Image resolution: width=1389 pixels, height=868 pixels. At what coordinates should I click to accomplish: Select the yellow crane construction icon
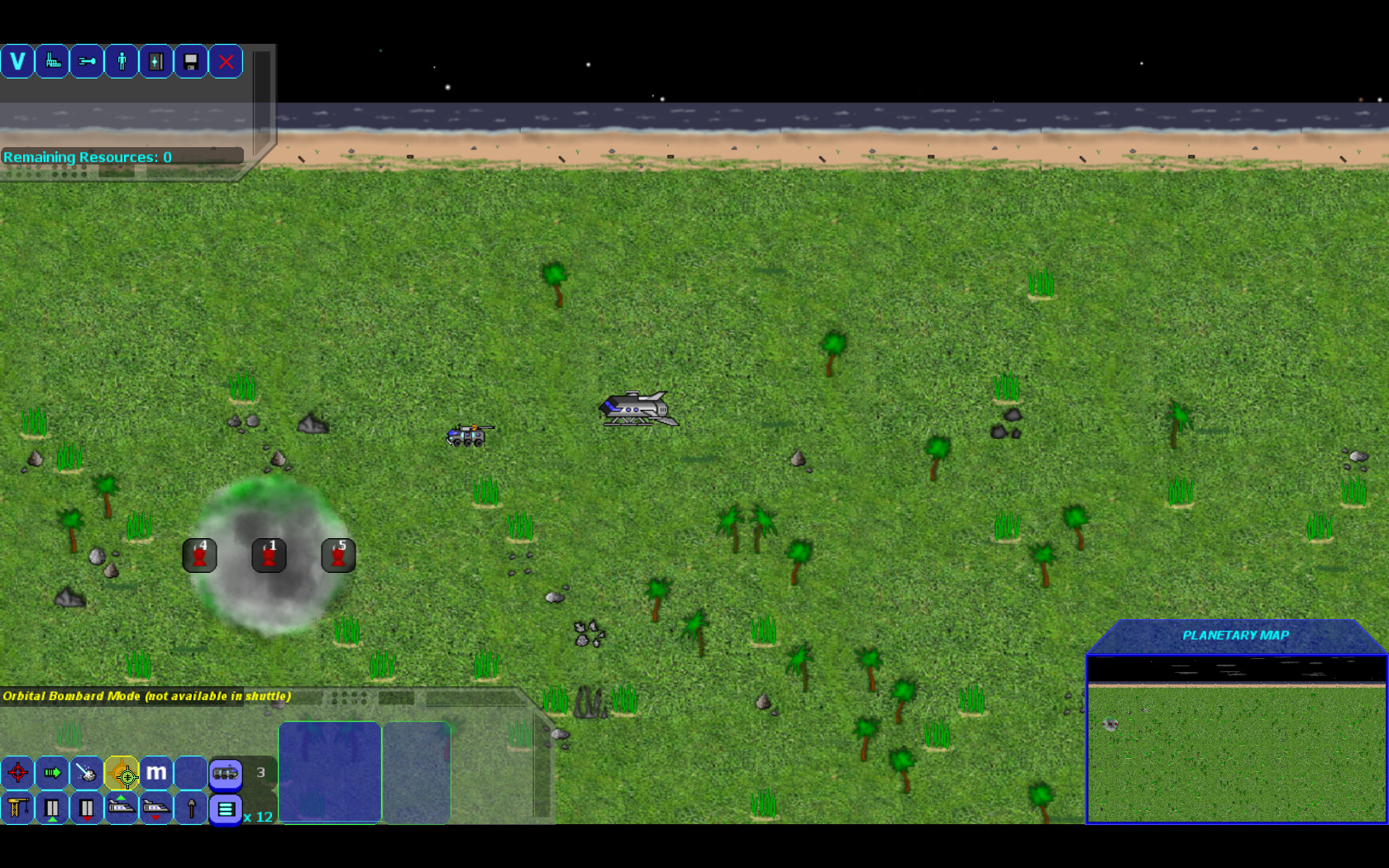[17, 808]
